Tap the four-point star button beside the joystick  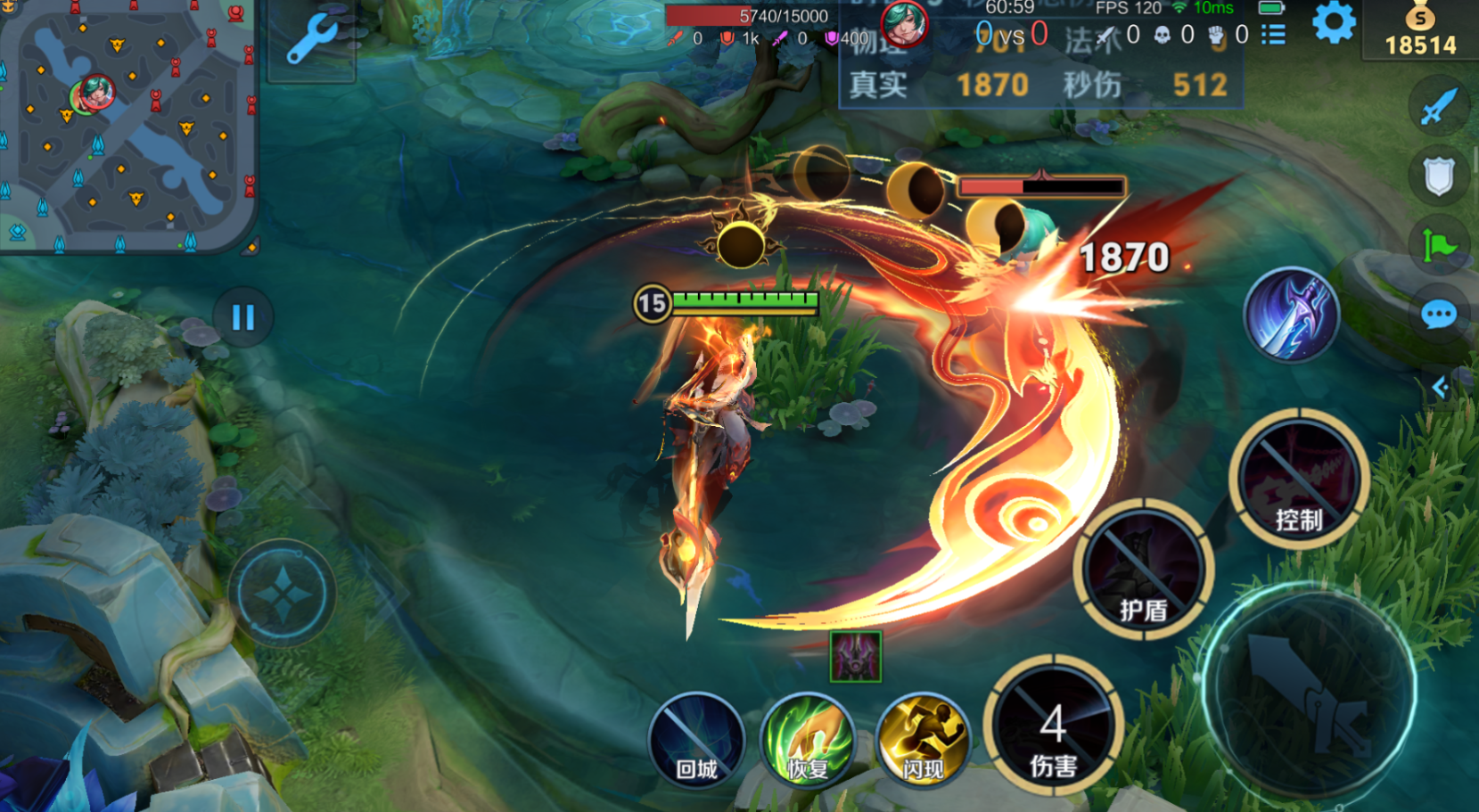click(283, 593)
